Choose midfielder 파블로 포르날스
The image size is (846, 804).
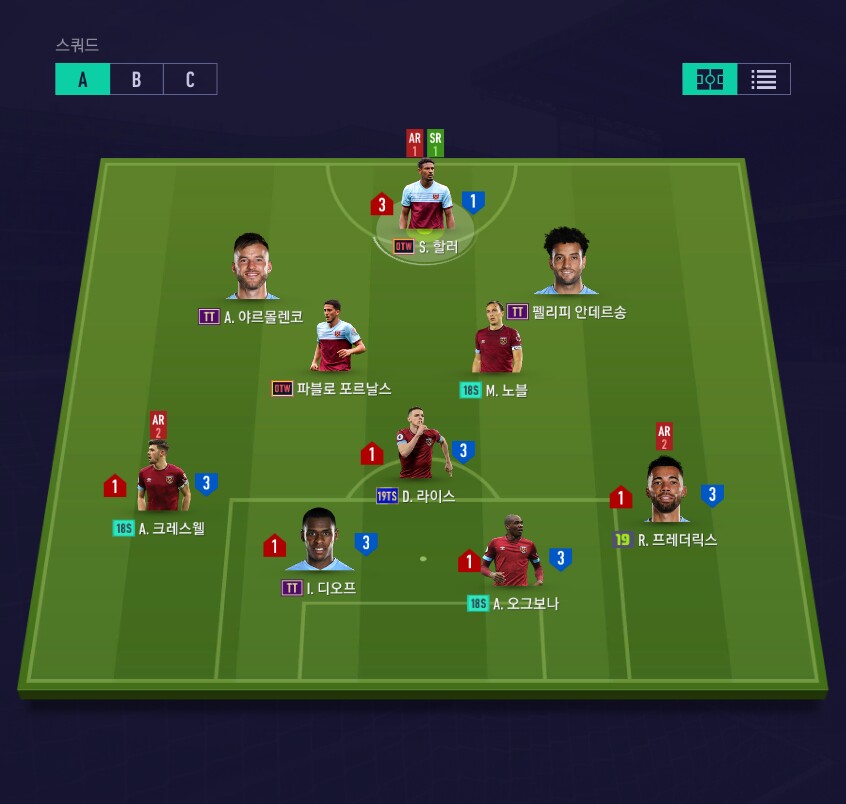[337, 340]
